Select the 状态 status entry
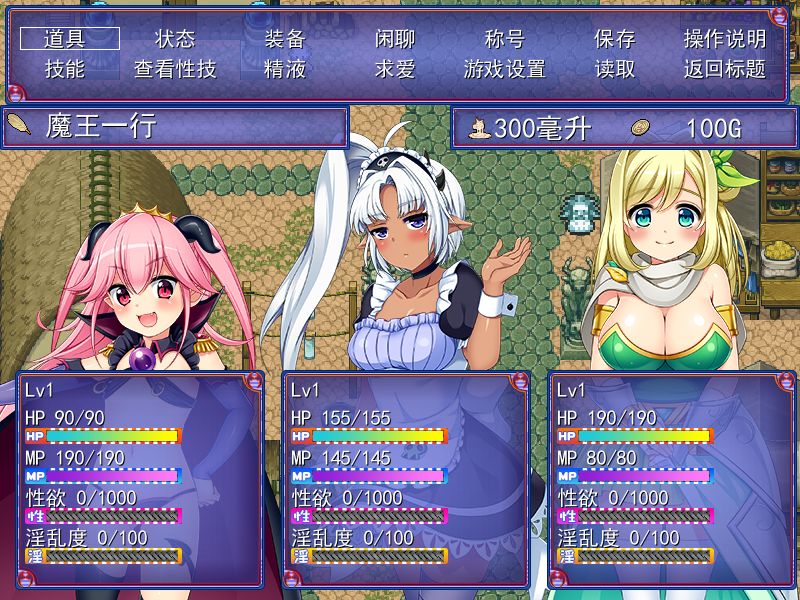This screenshot has width=800, height=600. click(175, 39)
